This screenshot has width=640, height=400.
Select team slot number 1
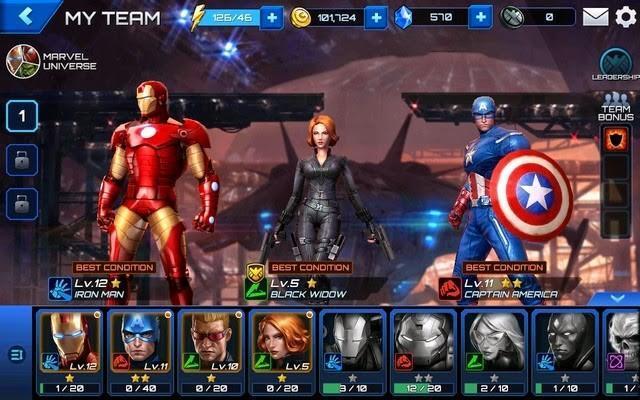(22, 117)
